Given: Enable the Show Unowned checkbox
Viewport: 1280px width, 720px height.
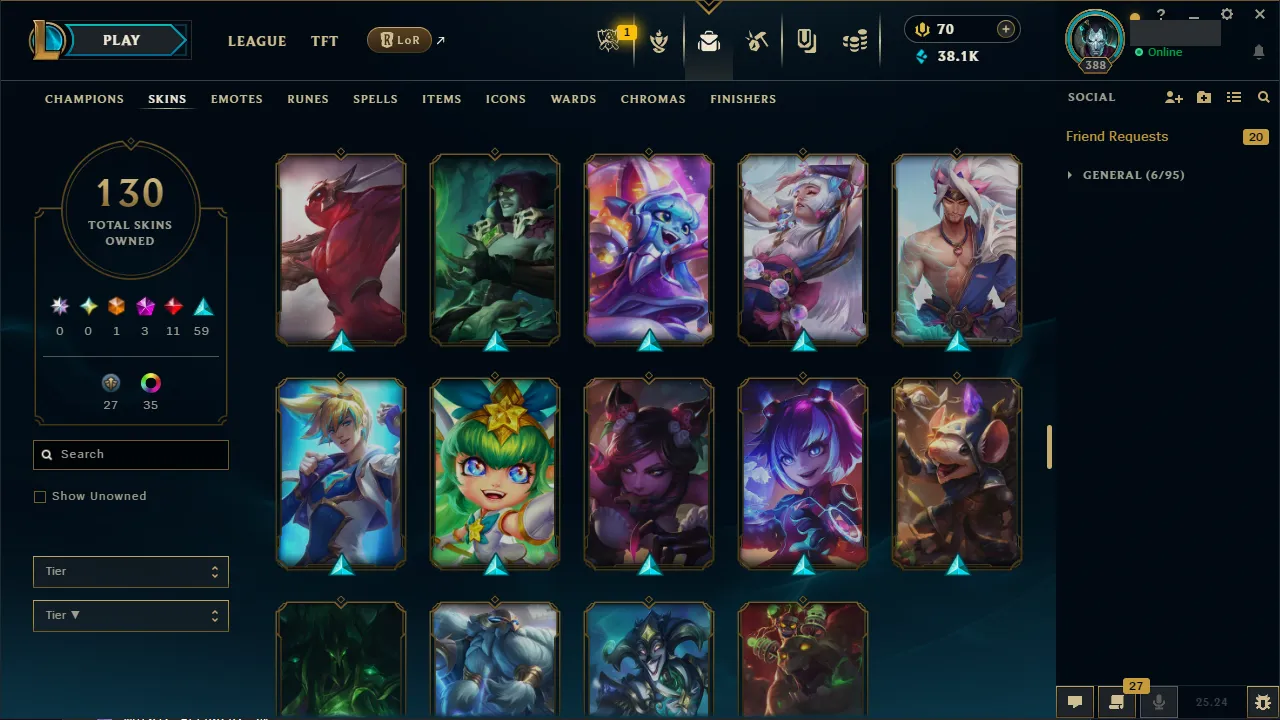Looking at the screenshot, I should pos(40,496).
